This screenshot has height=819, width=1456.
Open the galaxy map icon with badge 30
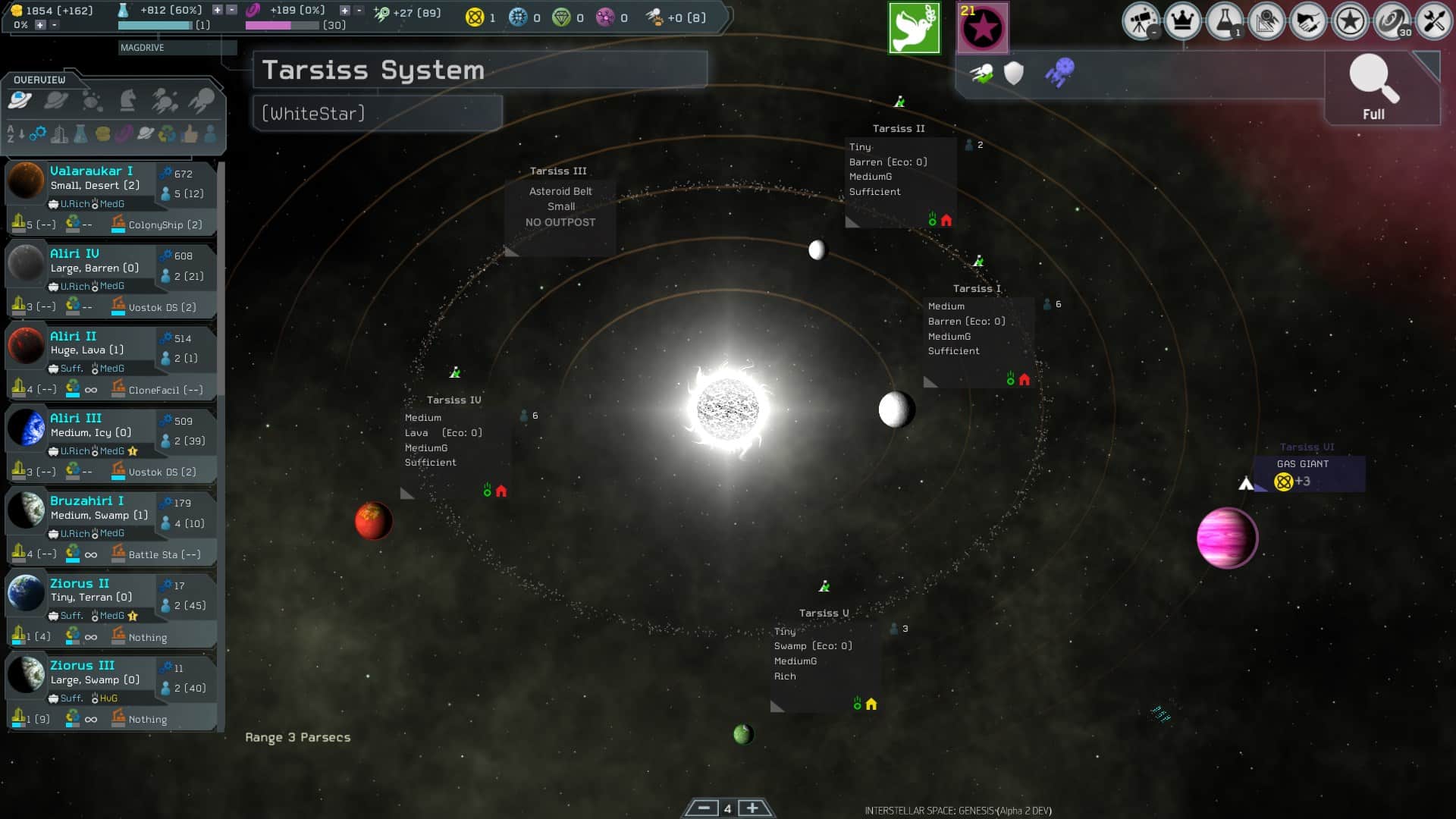pyautogui.click(x=1394, y=21)
